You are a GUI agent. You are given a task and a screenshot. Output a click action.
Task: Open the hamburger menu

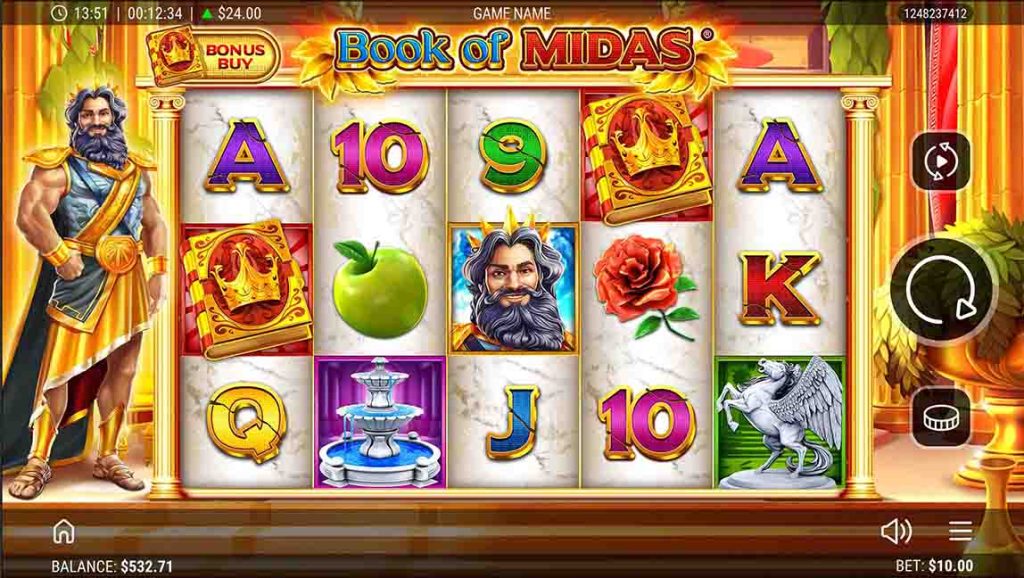(x=961, y=531)
